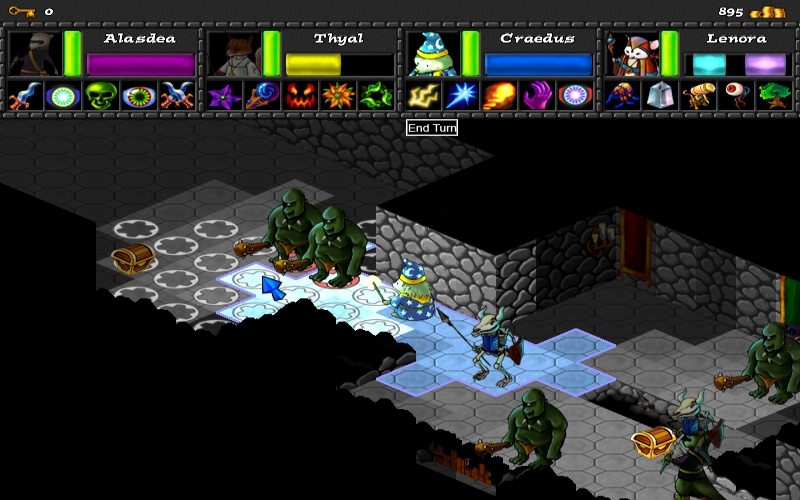The image size is (800, 500).
Task: Use Alasdea's crossed daggers ability
Action: click(176, 96)
